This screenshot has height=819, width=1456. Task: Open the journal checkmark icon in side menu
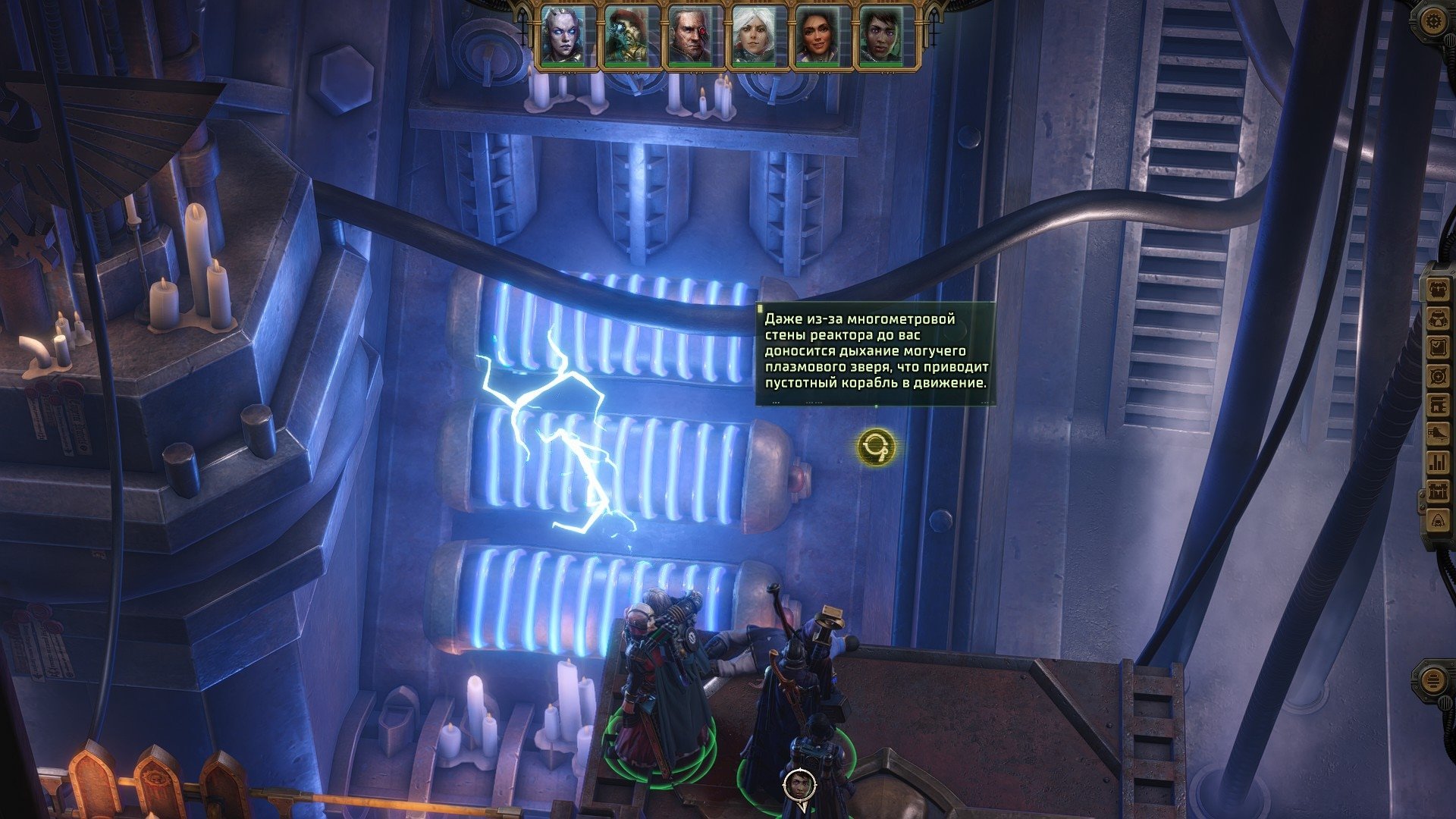tap(1438, 348)
